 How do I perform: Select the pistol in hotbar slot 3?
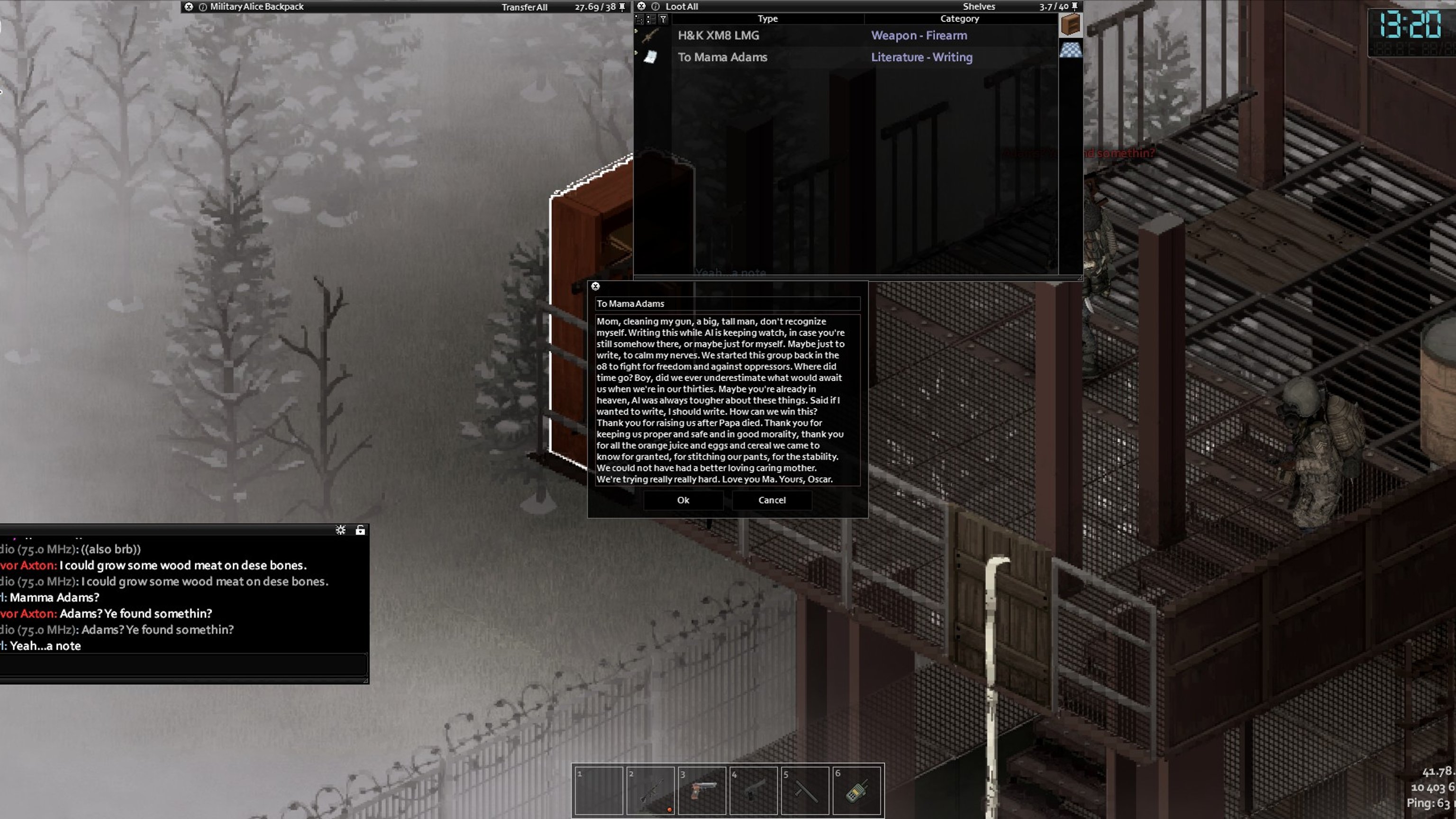coord(702,790)
